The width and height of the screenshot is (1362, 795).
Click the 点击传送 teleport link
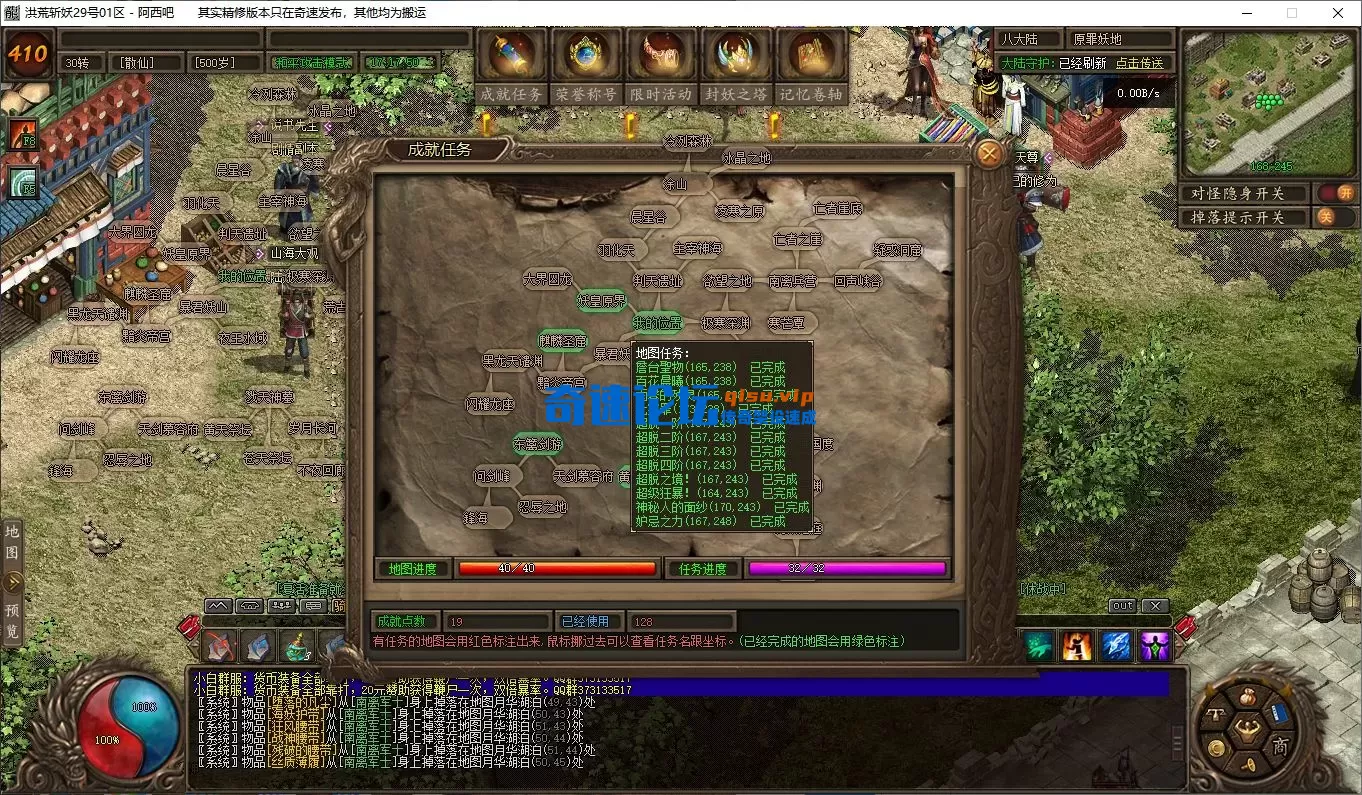pos(1139,62)
